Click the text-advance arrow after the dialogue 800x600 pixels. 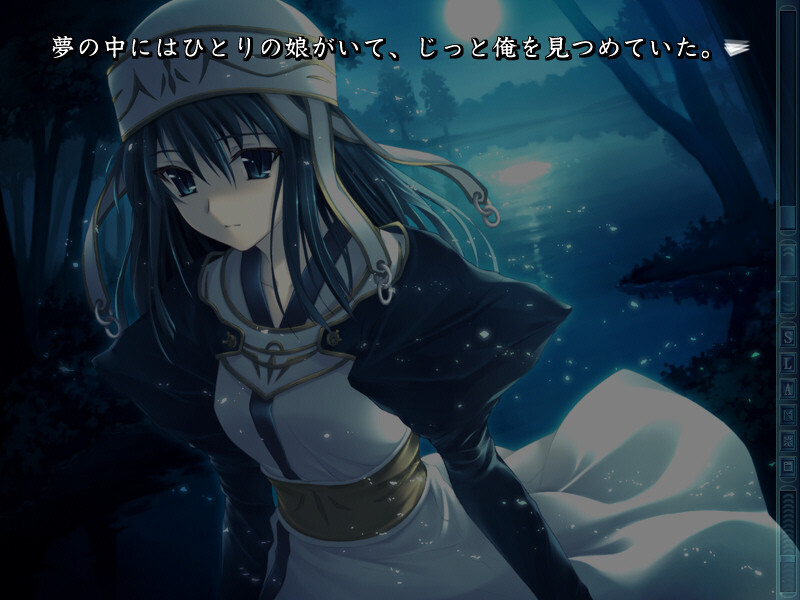coord(737,48)
